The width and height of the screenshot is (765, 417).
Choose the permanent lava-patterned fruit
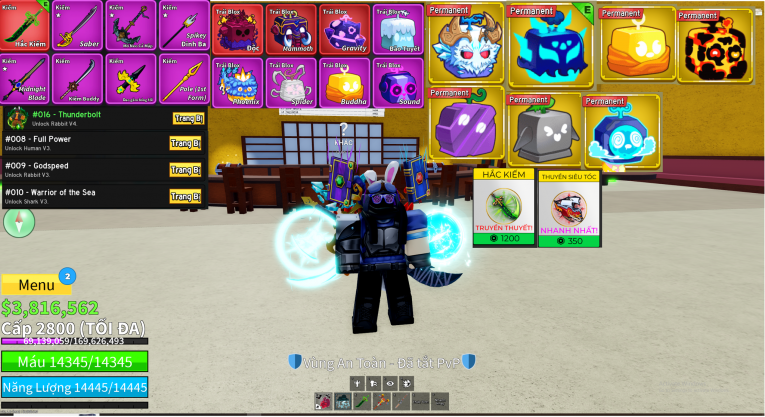click(x=714, y=46)
